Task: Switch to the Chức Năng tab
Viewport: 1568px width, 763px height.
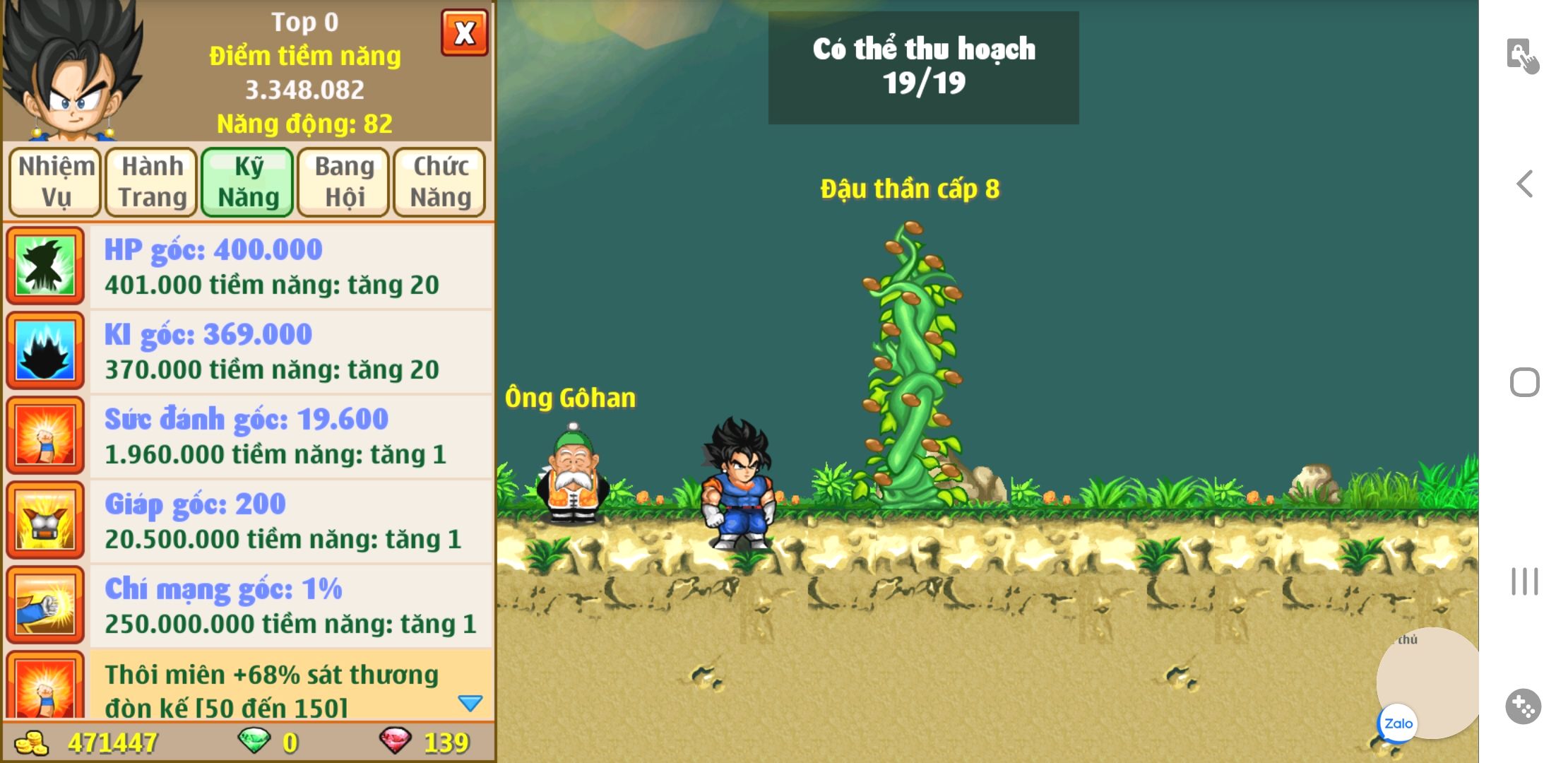Action: coord(440,182)
